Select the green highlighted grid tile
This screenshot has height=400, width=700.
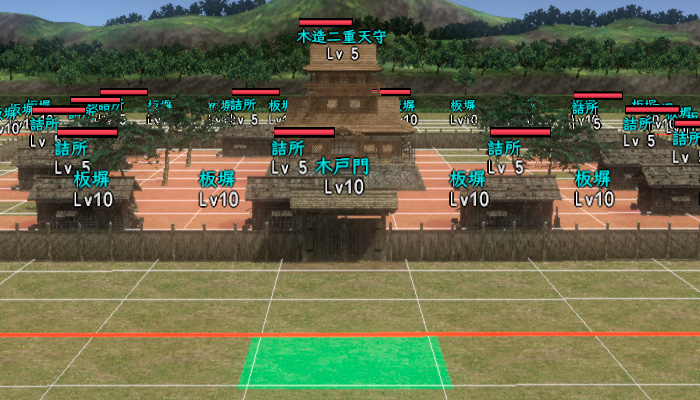tap(345, 362)
